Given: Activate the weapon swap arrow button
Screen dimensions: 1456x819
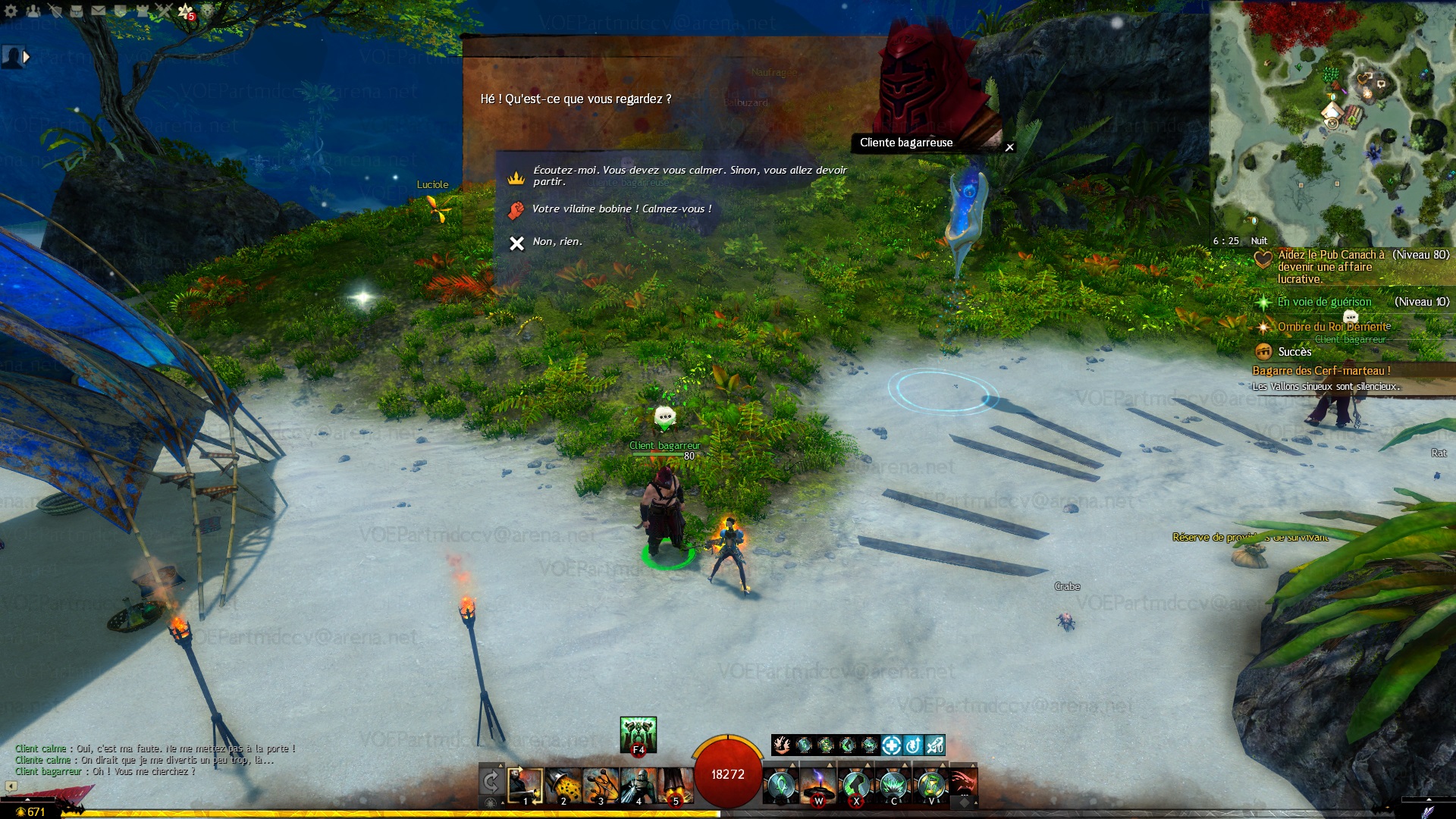Looking at the screenshot, I should point(491,782).
